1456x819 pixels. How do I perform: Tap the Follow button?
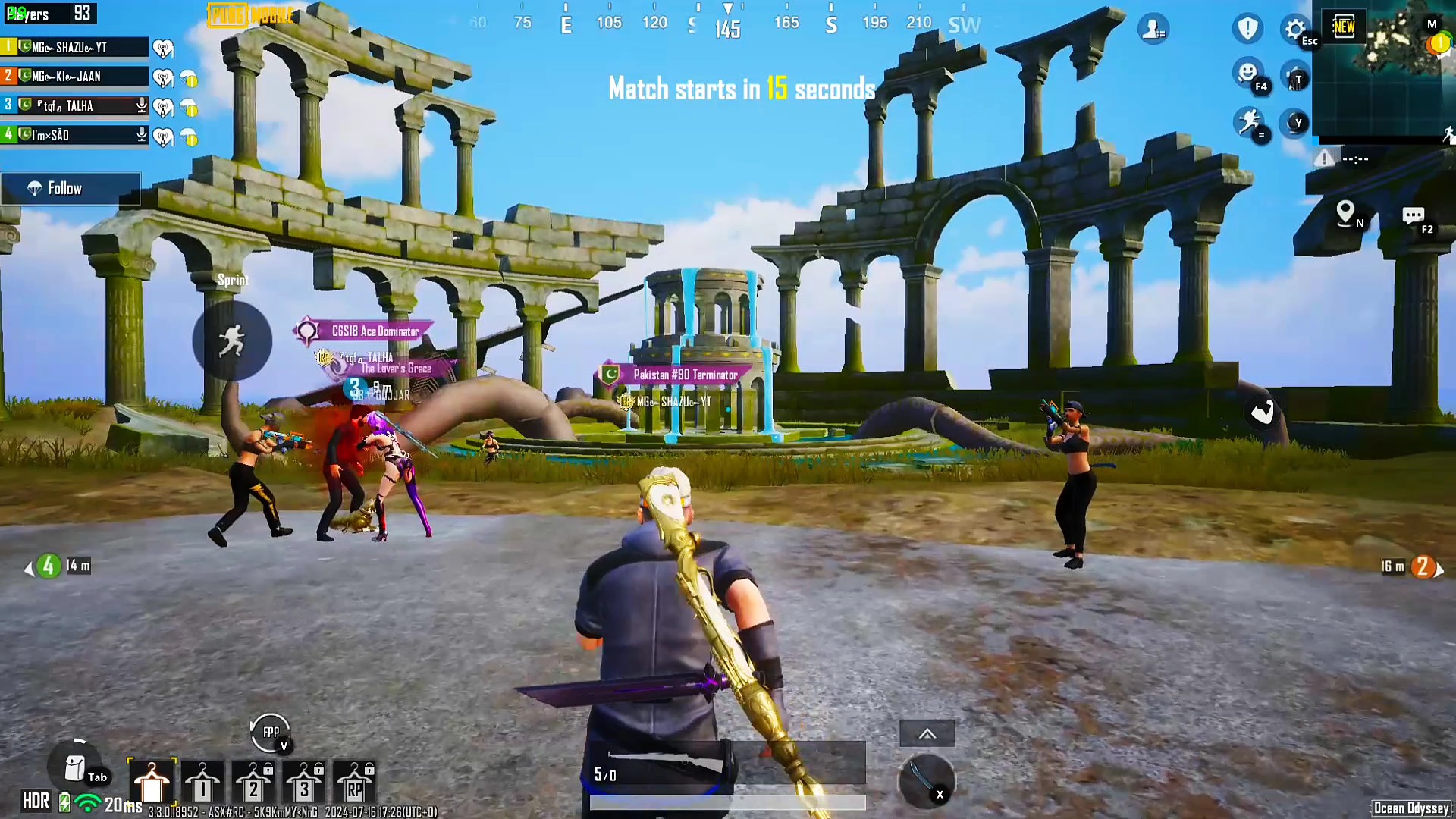(70, 189)
